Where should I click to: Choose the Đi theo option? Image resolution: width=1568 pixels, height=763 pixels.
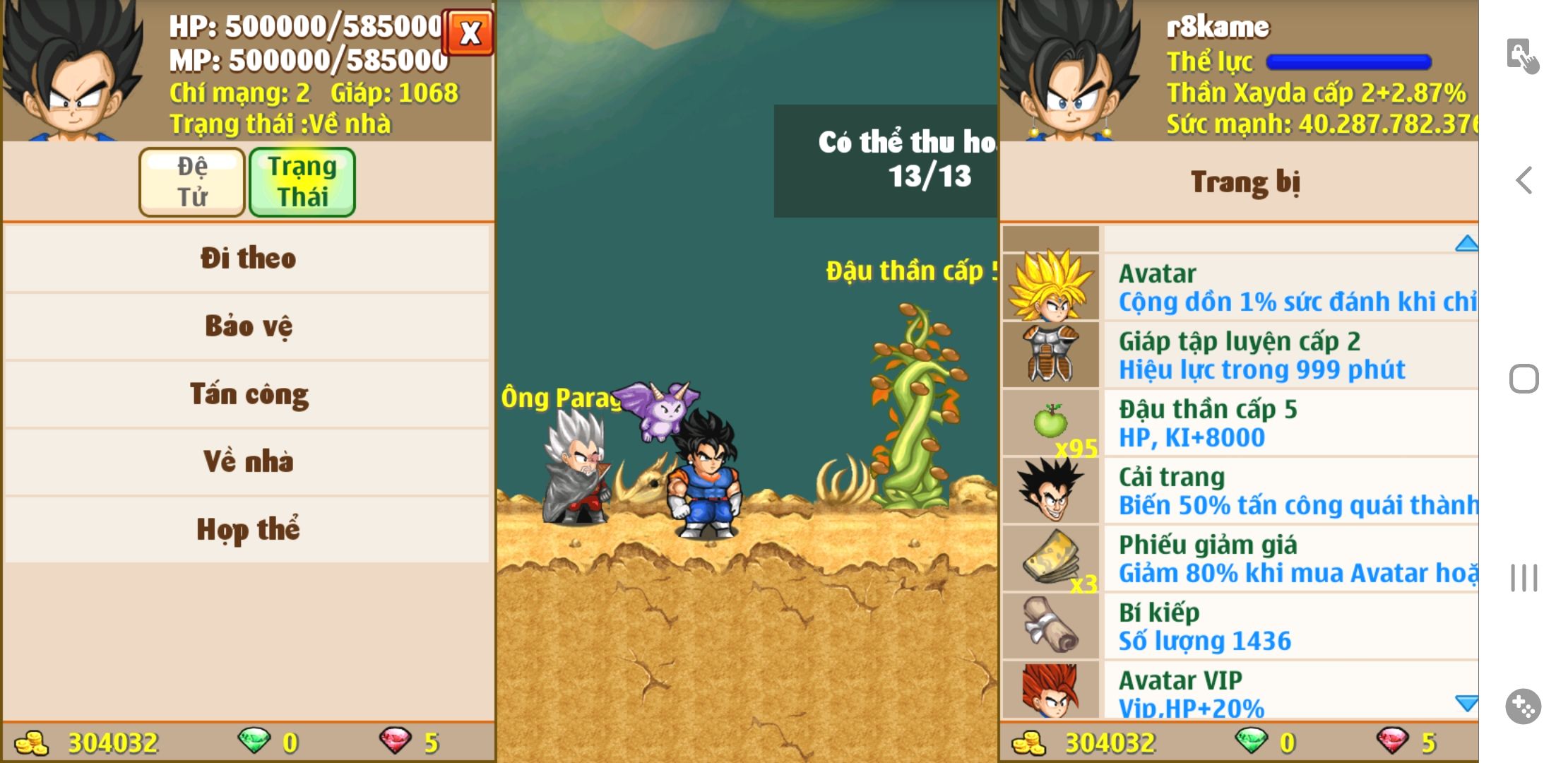[x=247, y=258]
